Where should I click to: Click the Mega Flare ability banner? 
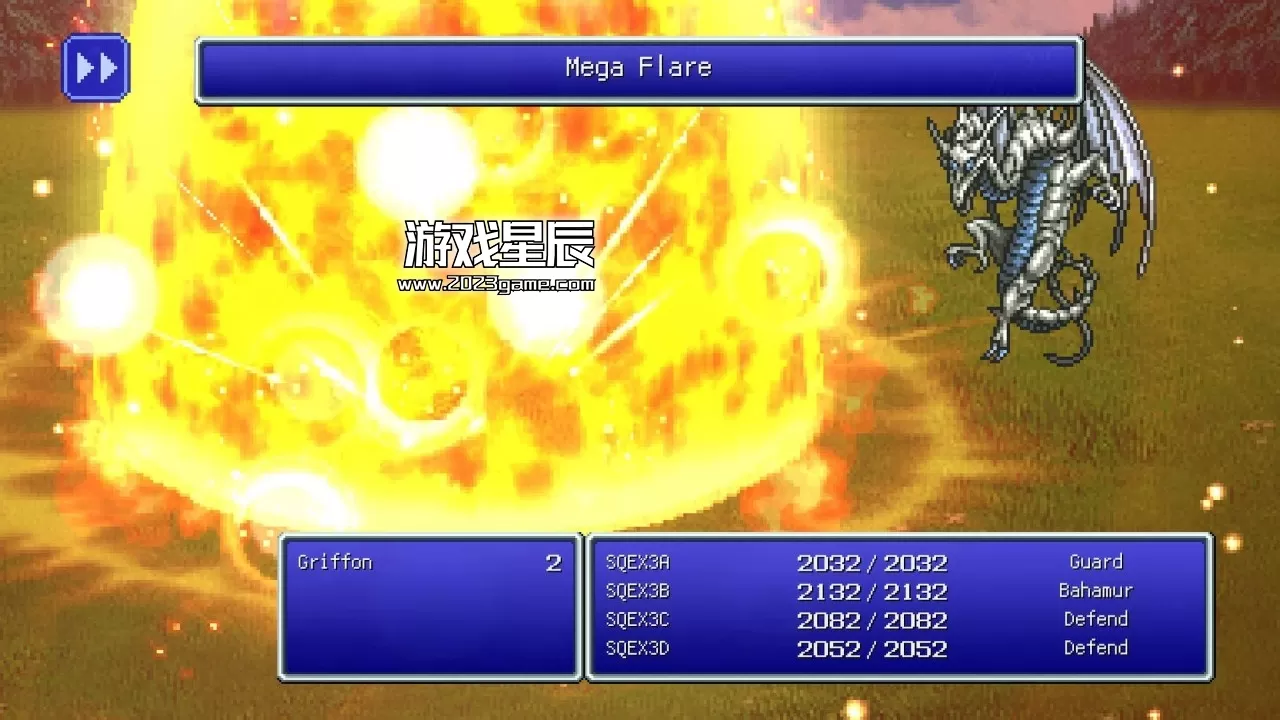640,68
